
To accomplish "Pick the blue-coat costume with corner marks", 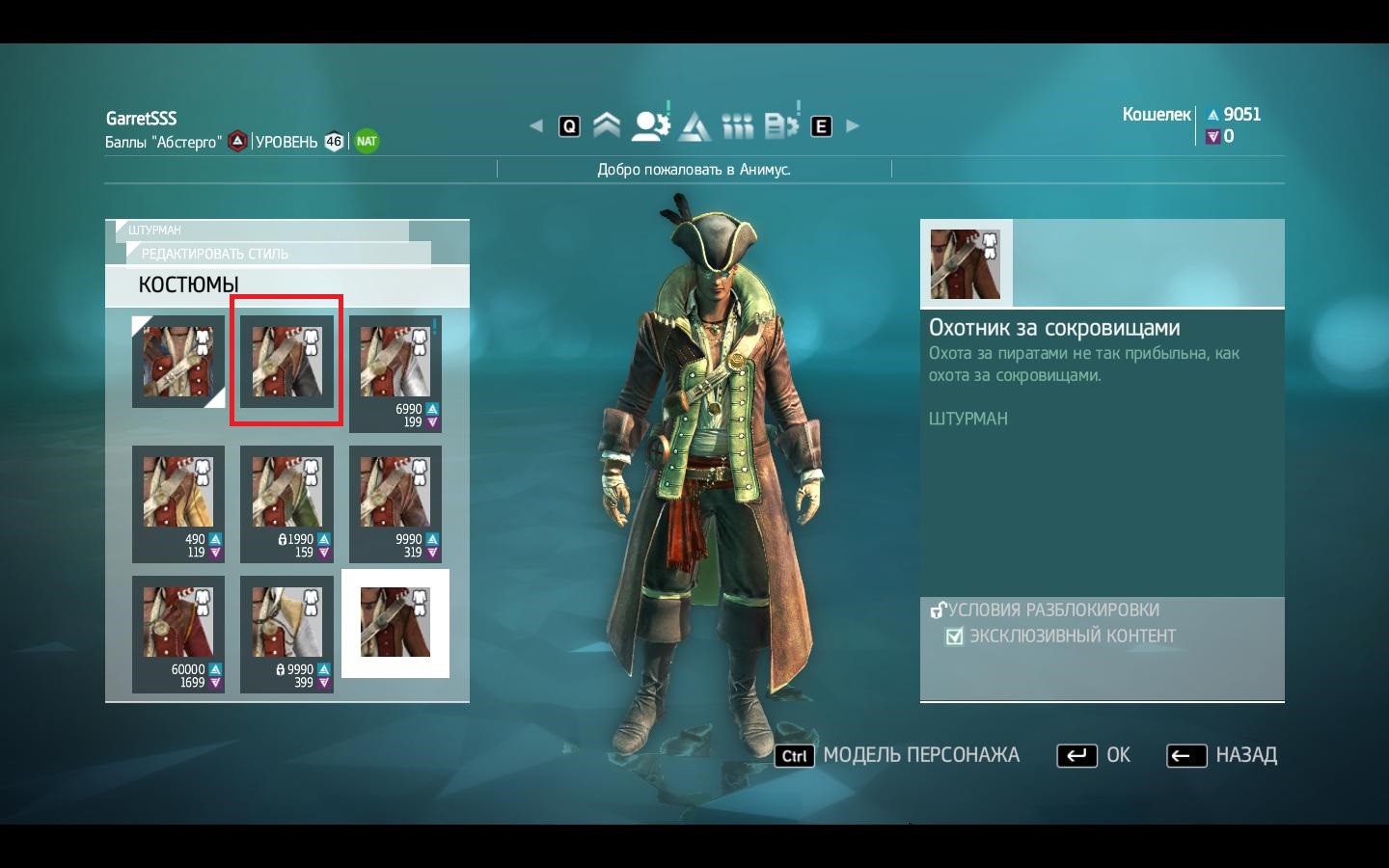I will coord(178,362).
